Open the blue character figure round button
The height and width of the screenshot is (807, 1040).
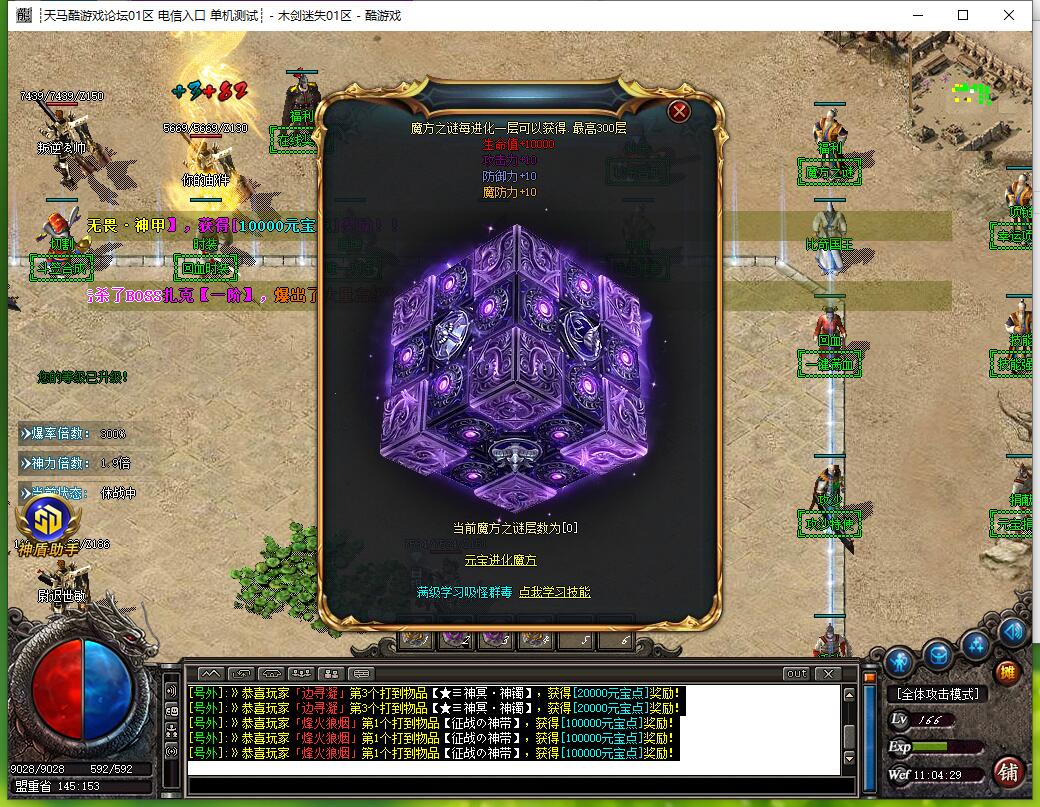898,659
